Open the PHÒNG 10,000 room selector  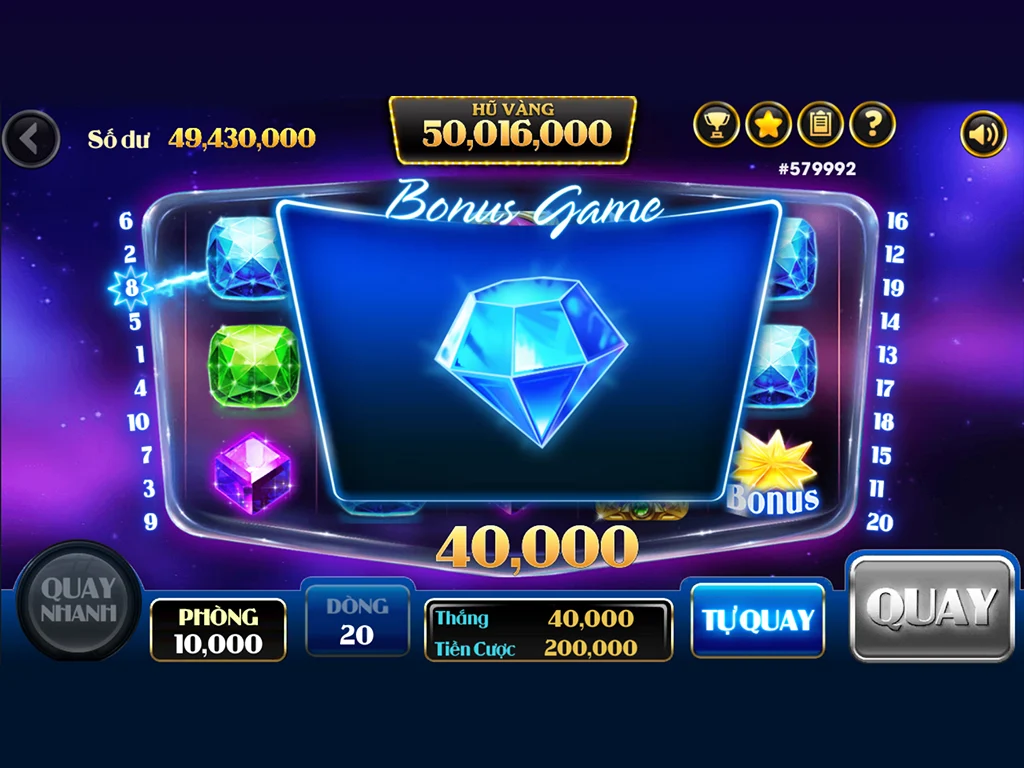click(x=218, y=630)
